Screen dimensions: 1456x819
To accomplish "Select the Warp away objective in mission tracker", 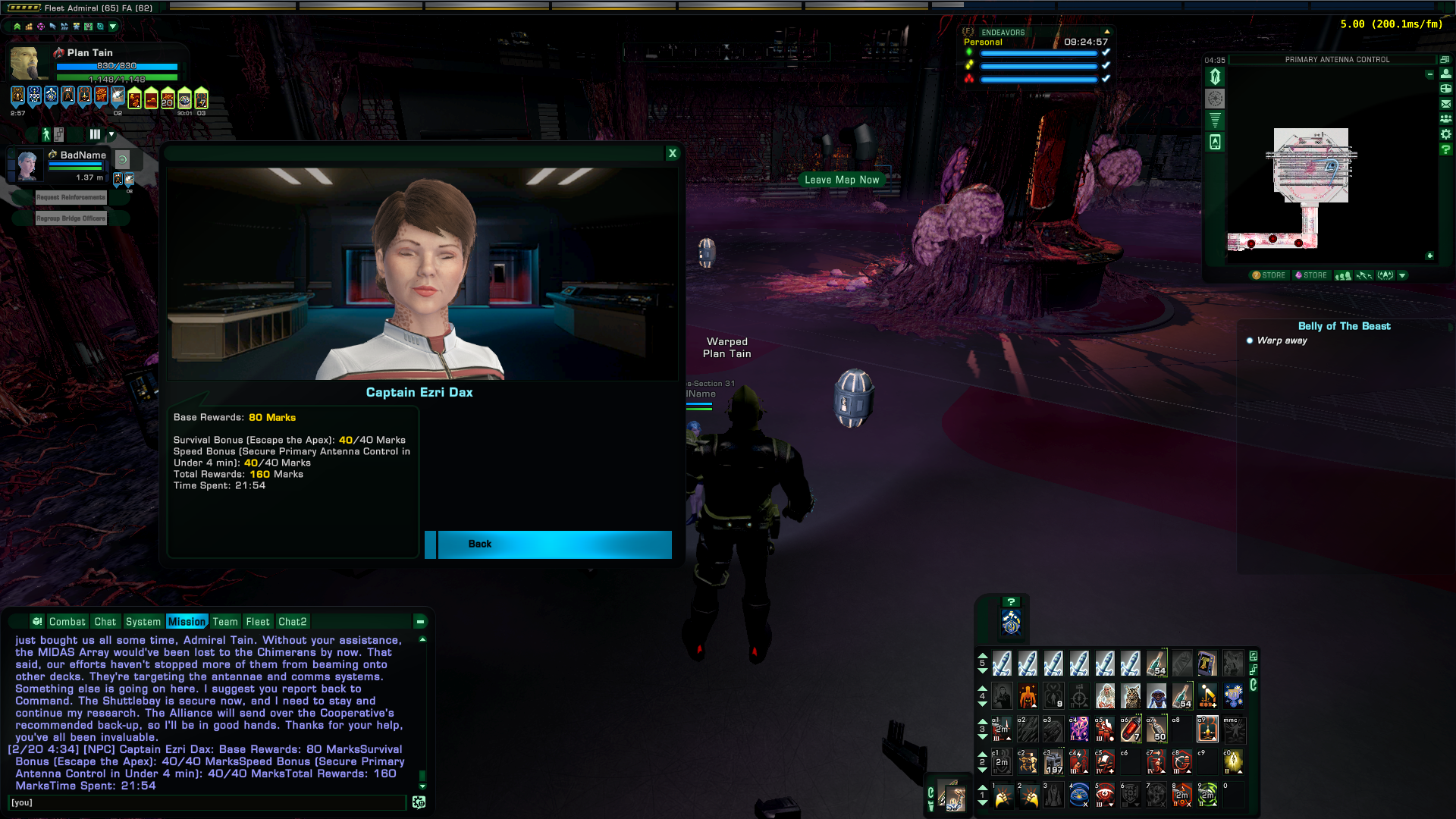I will 1282,340.
